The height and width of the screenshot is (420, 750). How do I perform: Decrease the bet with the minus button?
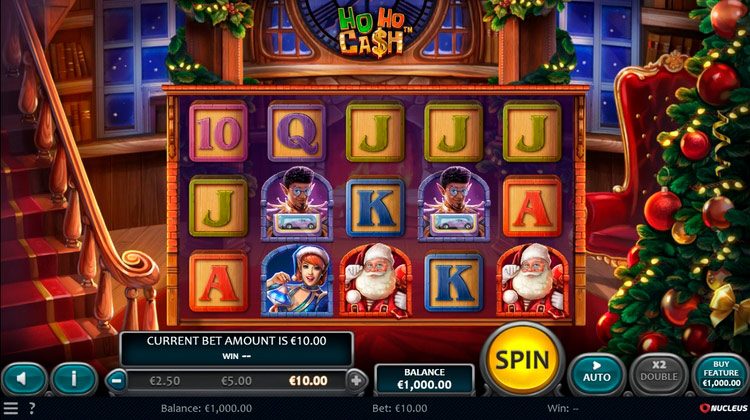pyautogui.click(x=118, y=380)
